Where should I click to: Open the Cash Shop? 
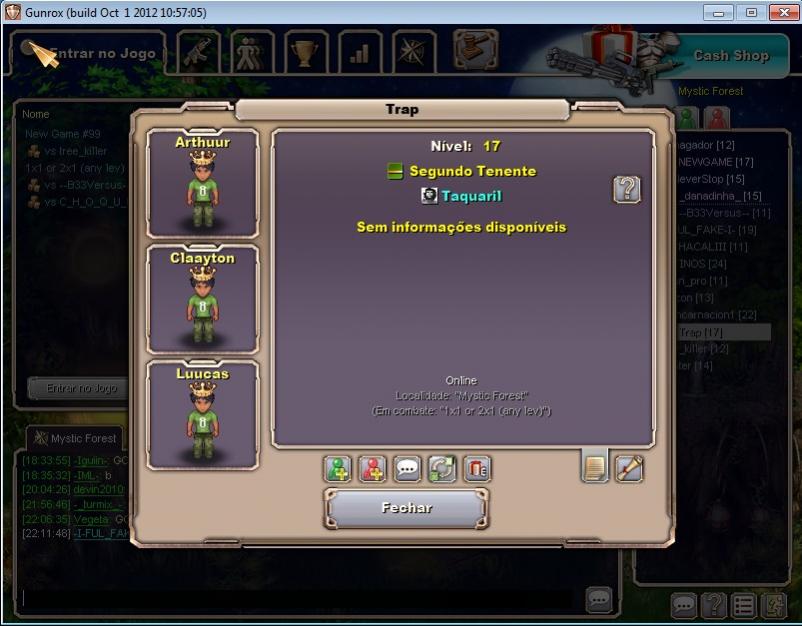click(730, 56)
